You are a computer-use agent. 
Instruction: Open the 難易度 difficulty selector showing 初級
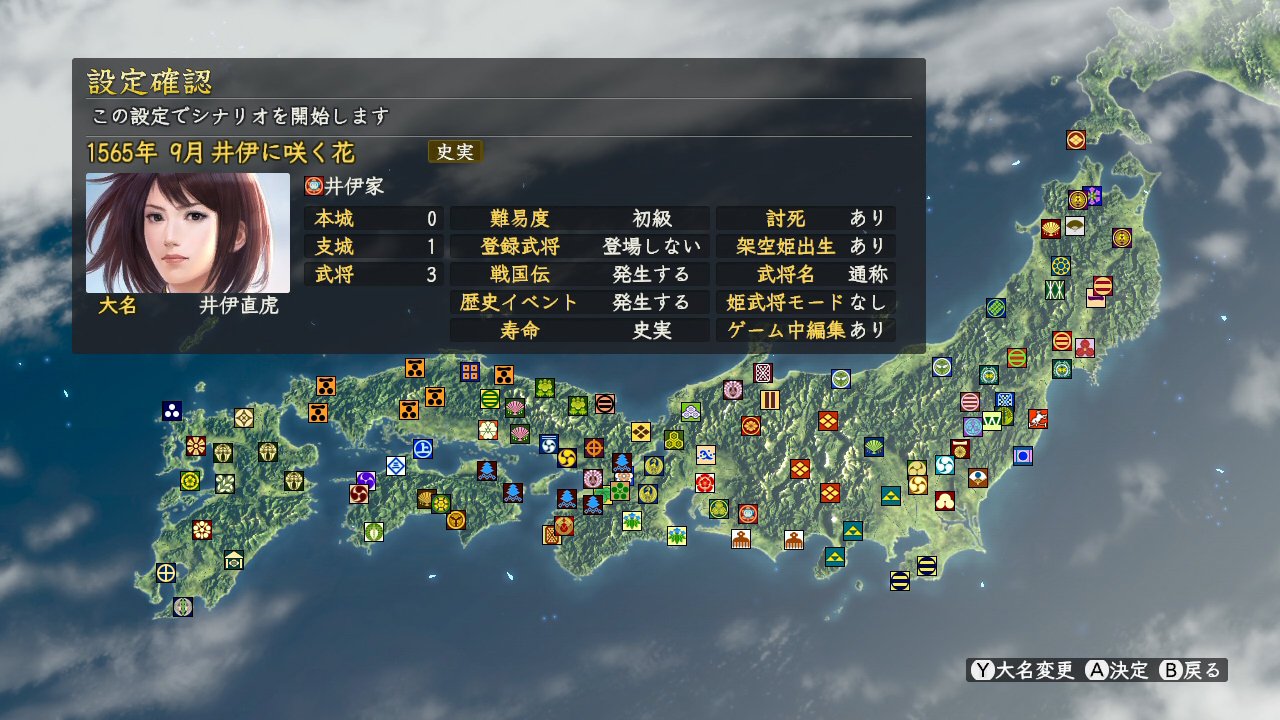[x=580, y=218]
